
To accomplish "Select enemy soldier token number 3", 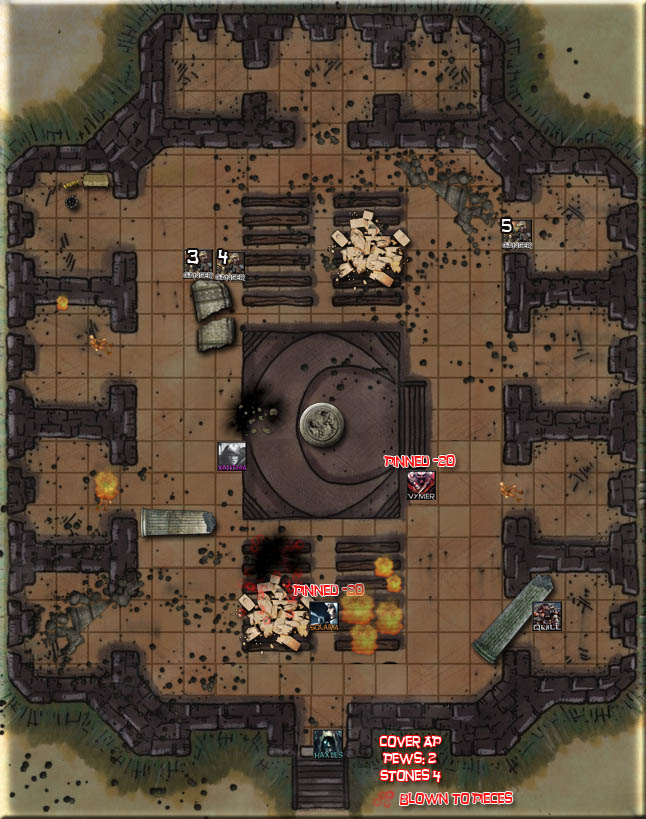I will pos(198,265).
